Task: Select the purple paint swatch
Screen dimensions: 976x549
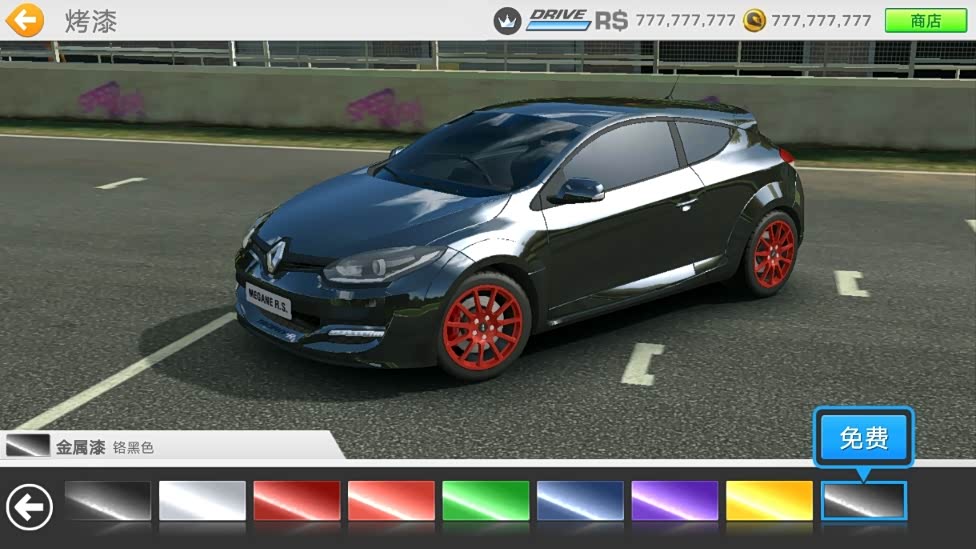Action: (x=674, y=501)
